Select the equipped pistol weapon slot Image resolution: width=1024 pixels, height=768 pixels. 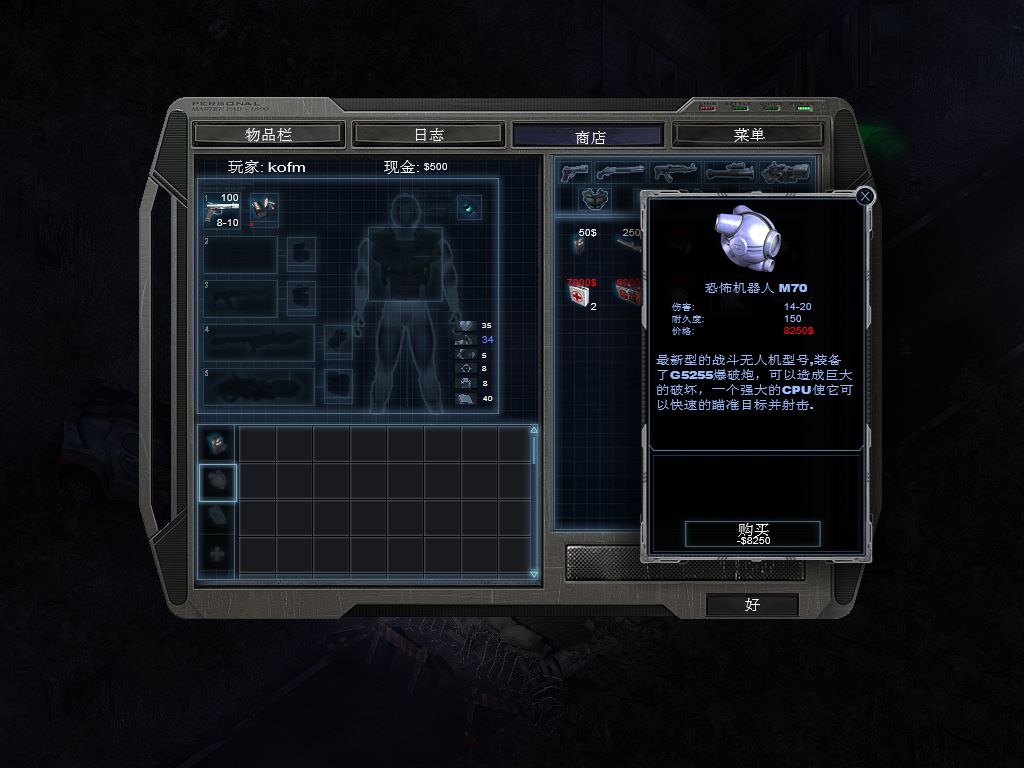pyautogui.click(x=223, y=210)
